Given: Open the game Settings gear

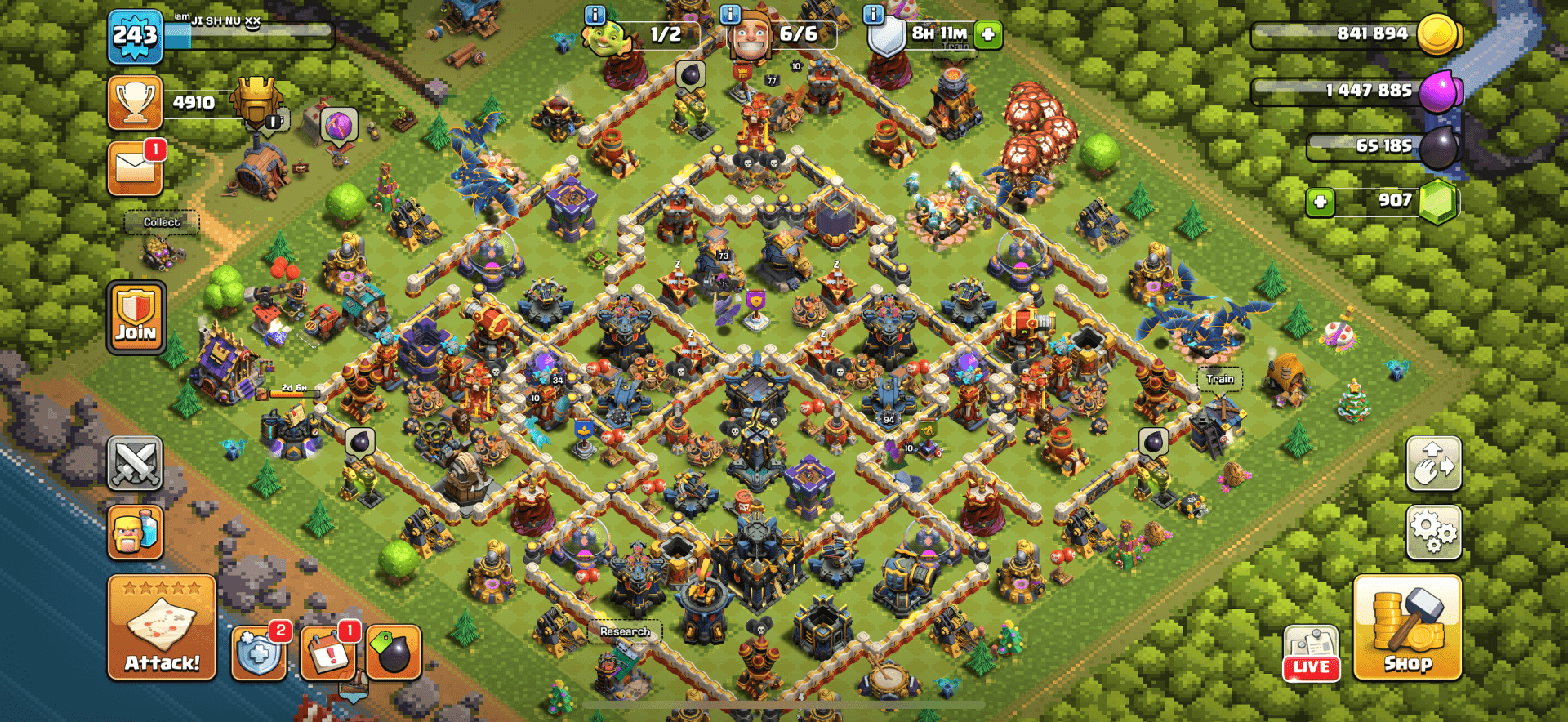Looking at the screenshot, I should pos(1434,531).
